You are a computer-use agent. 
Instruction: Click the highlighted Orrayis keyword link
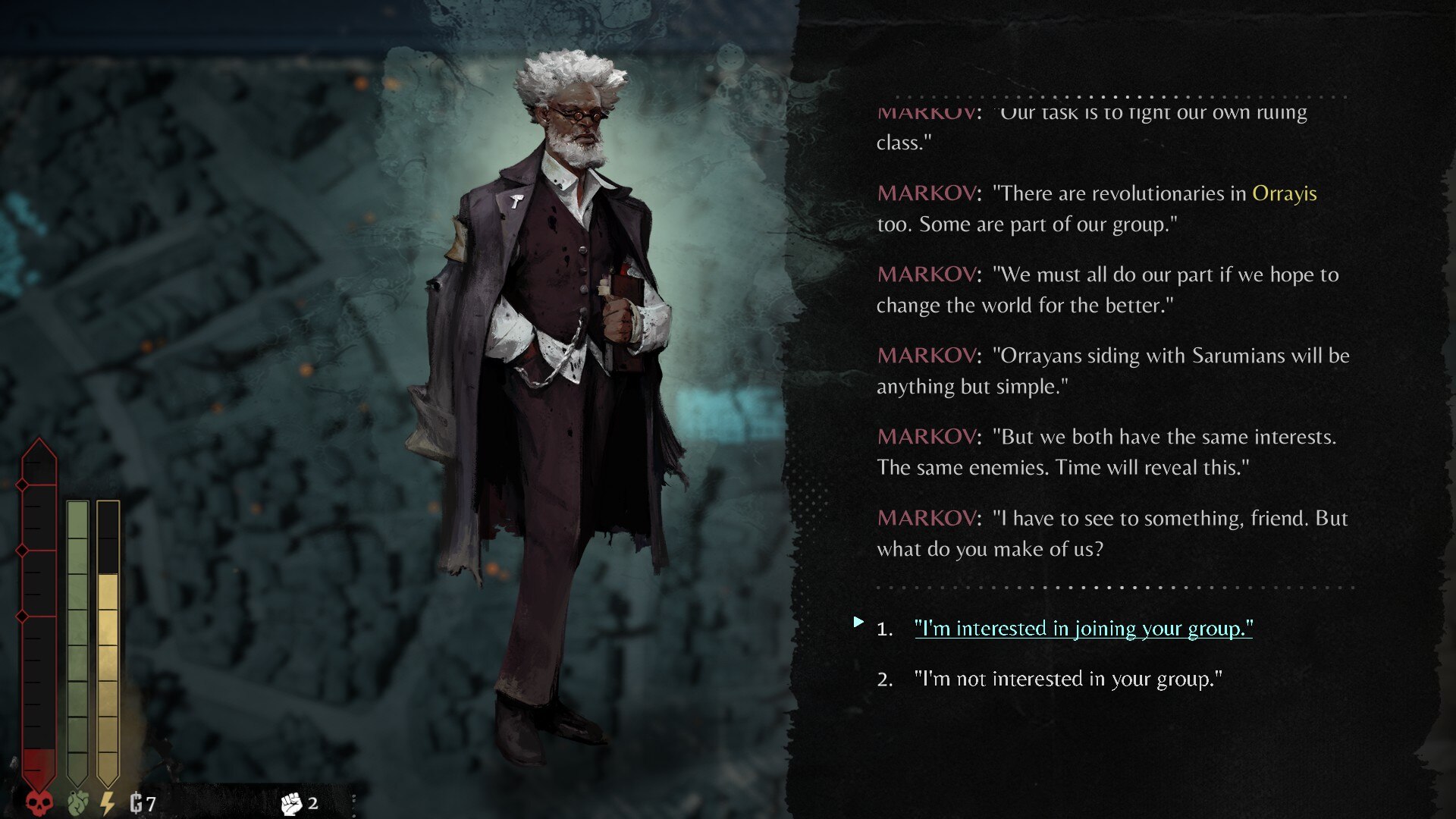[1284, 193]
